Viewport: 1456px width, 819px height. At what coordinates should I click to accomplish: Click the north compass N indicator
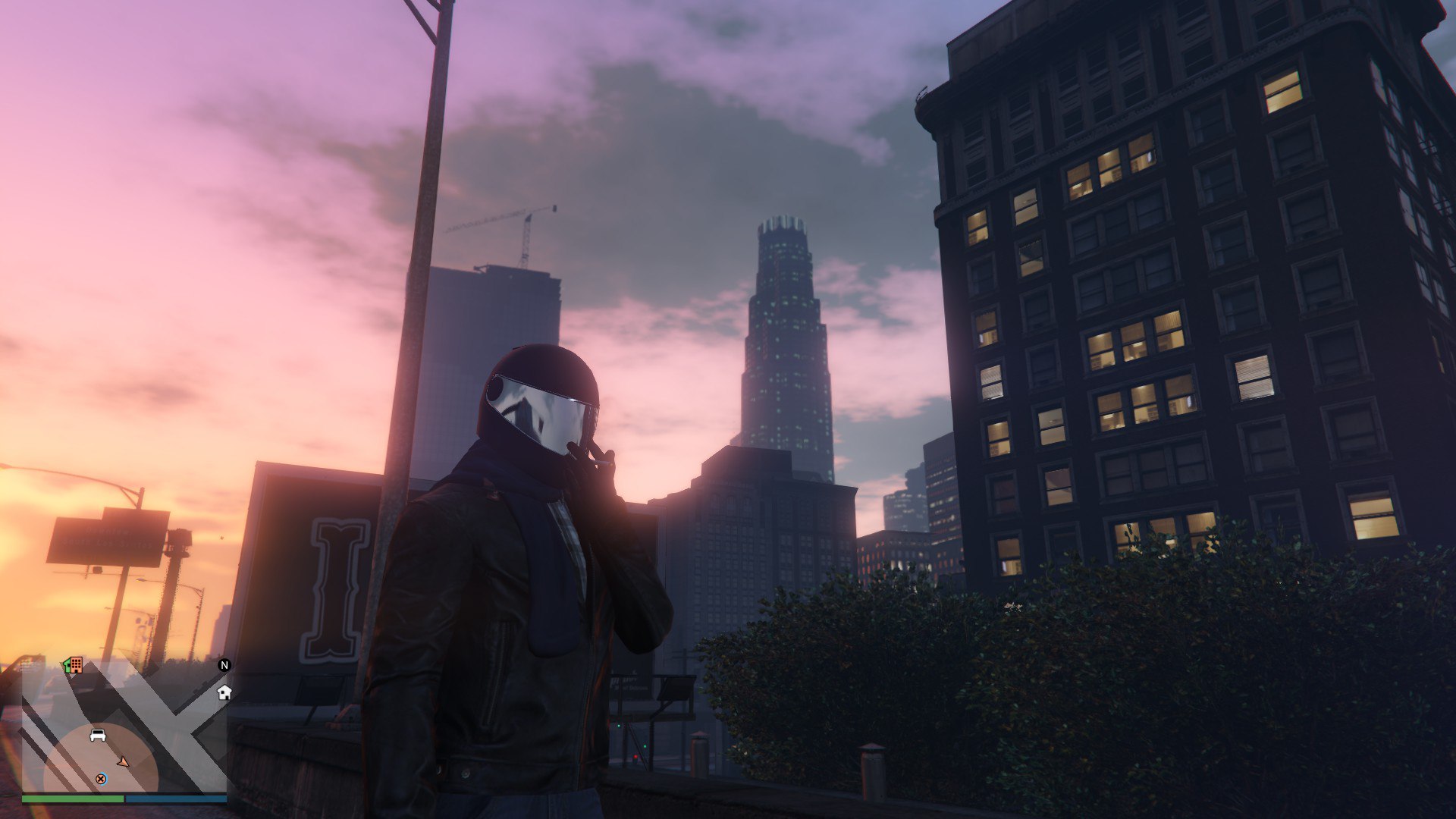[224, 665]
